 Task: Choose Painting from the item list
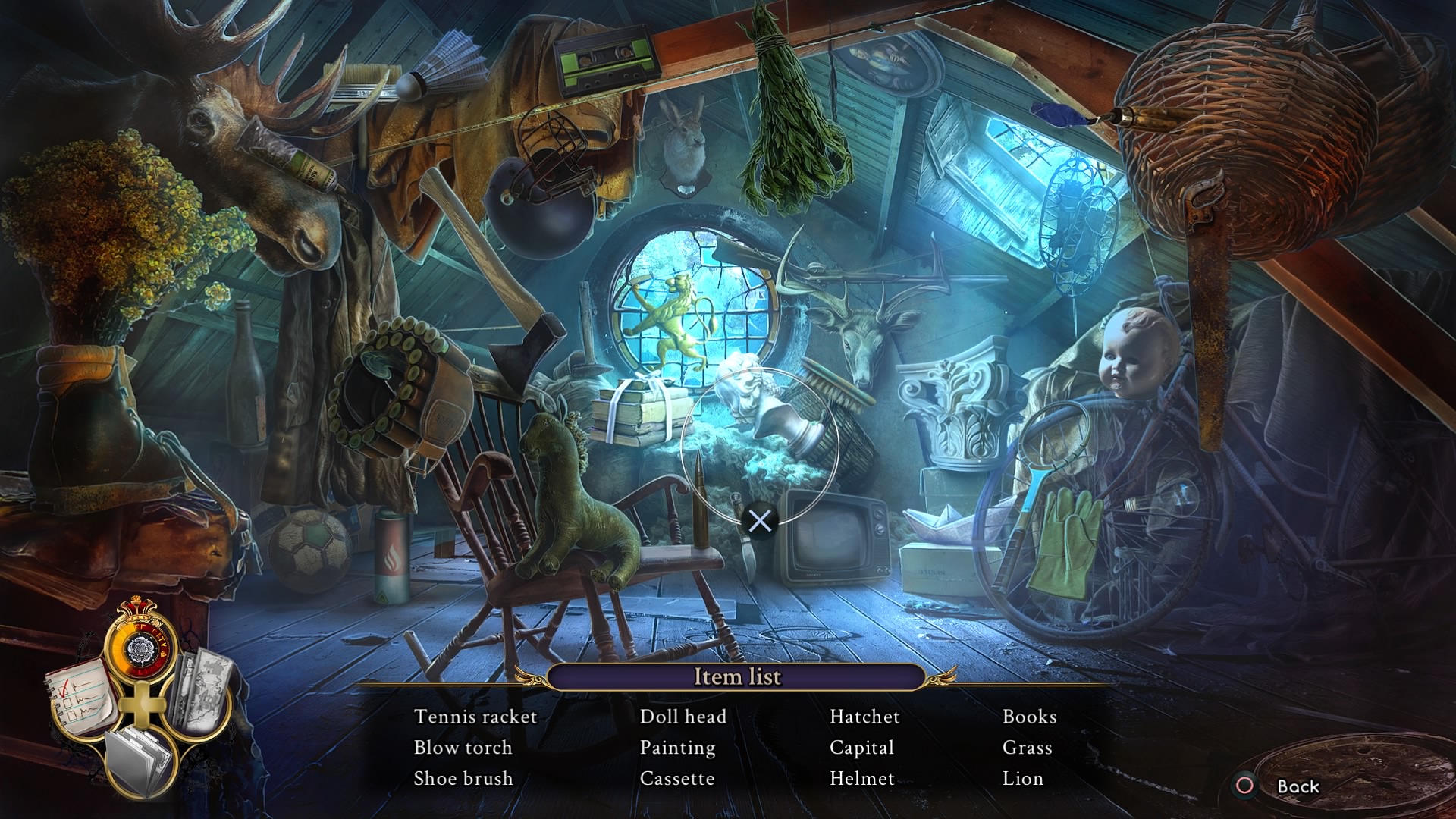[x=677, y=748]
